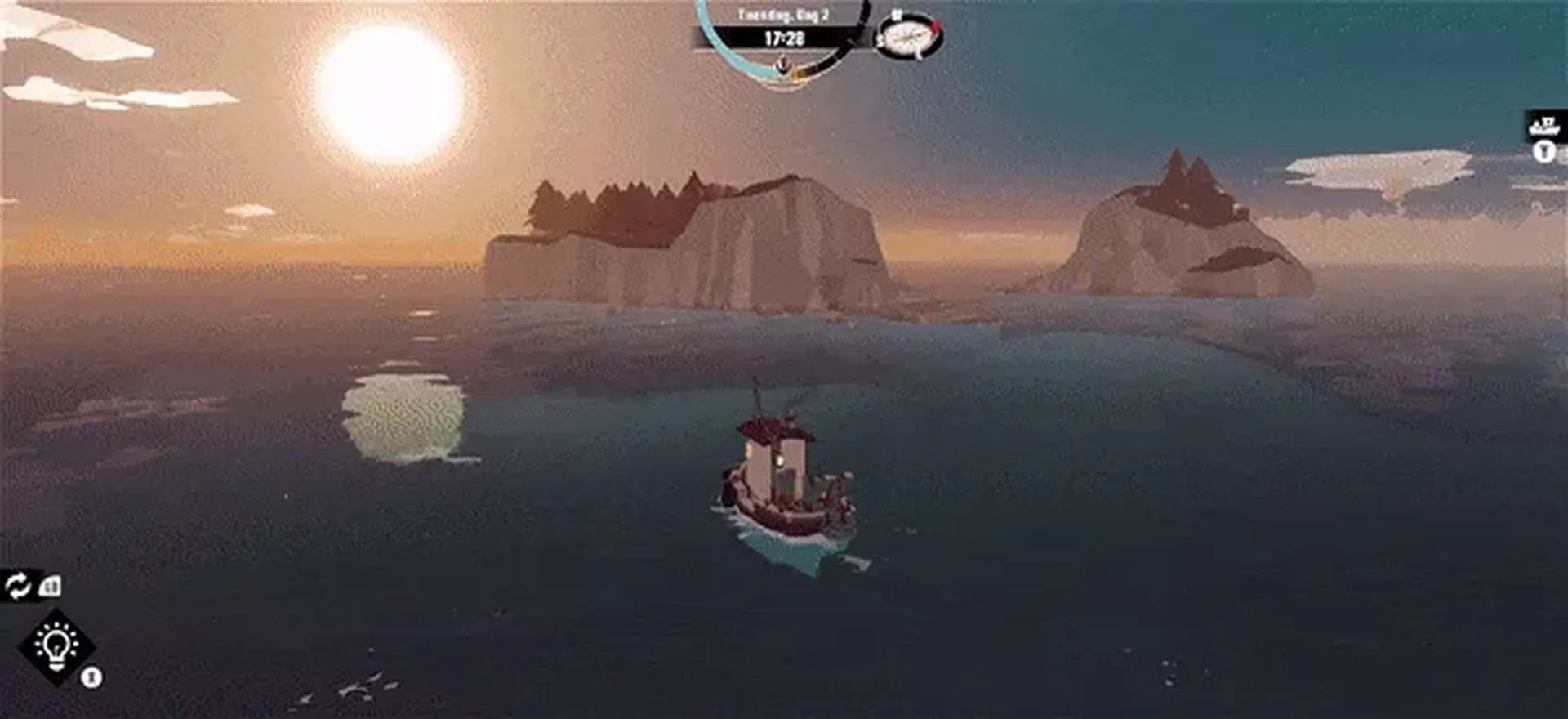The height and width of the screenshot is (719, 1568).
Task: Click the anchor icon below the clock
Action: (782, 64)
